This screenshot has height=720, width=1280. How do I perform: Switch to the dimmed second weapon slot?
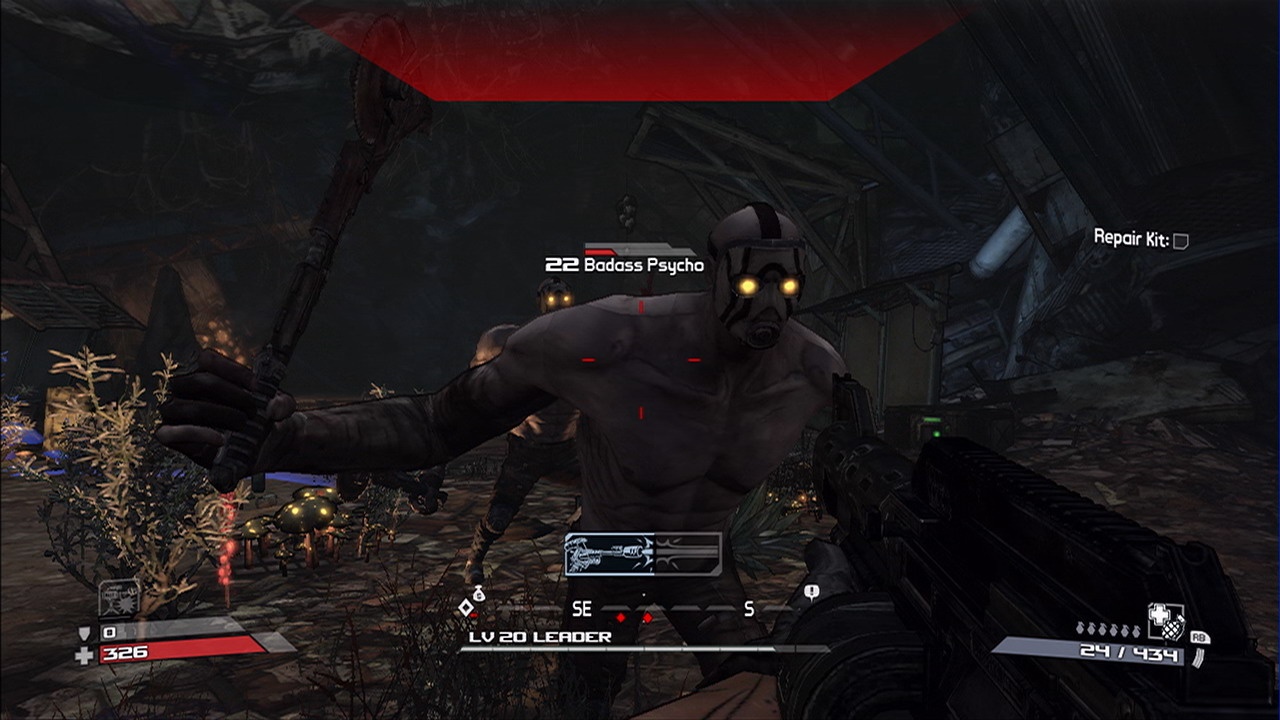[x=685, y=555]
